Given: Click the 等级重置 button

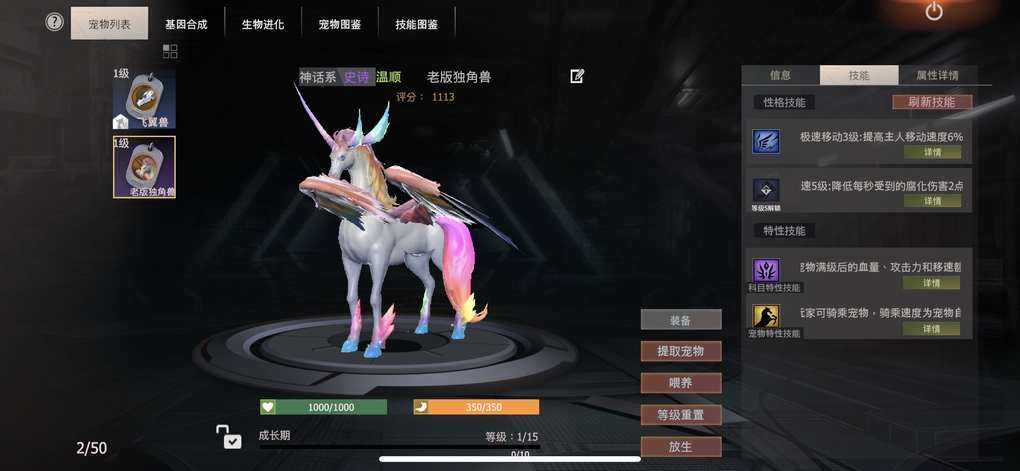Looking at the screenshot, I should coord(680,415).
